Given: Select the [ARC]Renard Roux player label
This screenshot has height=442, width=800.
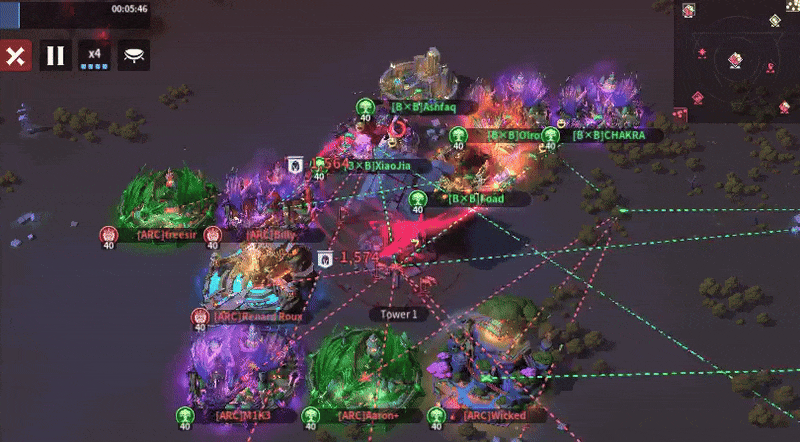Looking at the screenshot, I should click(256, 317).
